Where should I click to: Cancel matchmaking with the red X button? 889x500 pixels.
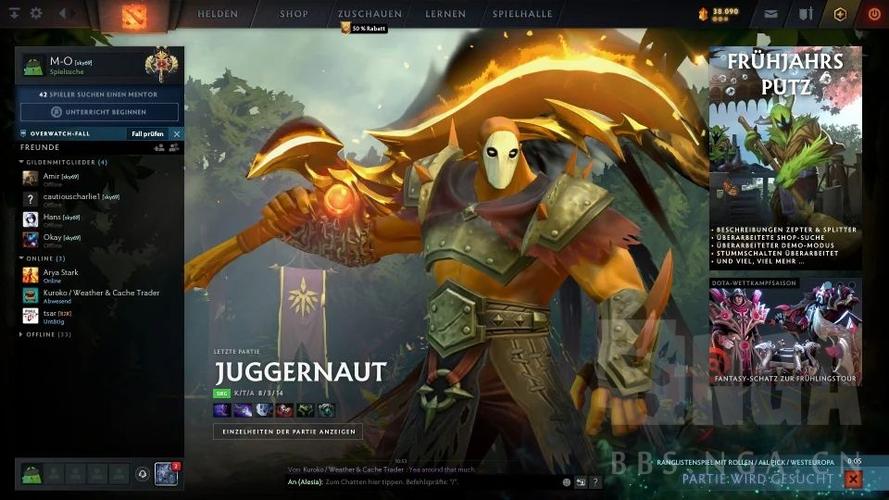853,479
